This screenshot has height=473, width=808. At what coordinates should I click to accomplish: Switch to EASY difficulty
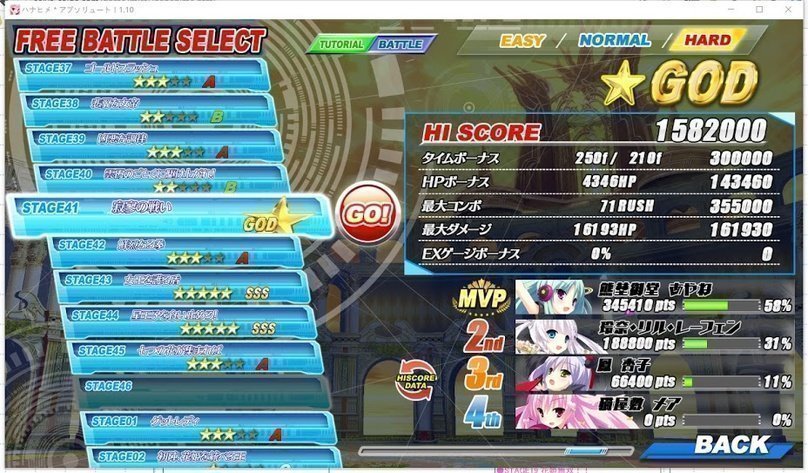(521, 41)
